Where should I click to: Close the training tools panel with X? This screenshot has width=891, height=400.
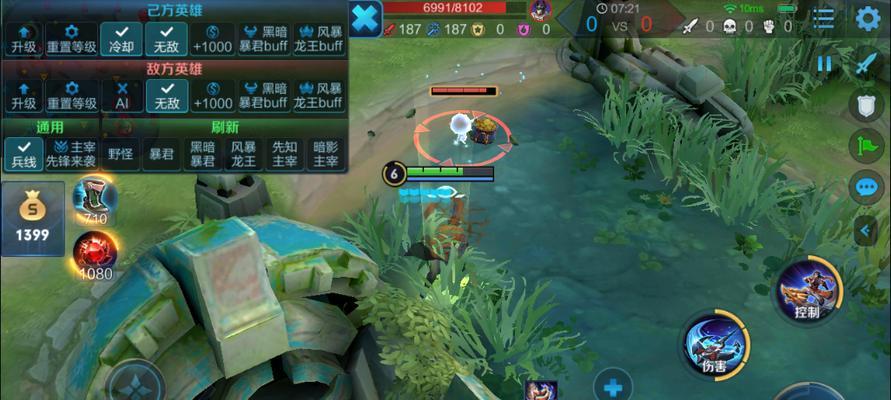(366, 19)
